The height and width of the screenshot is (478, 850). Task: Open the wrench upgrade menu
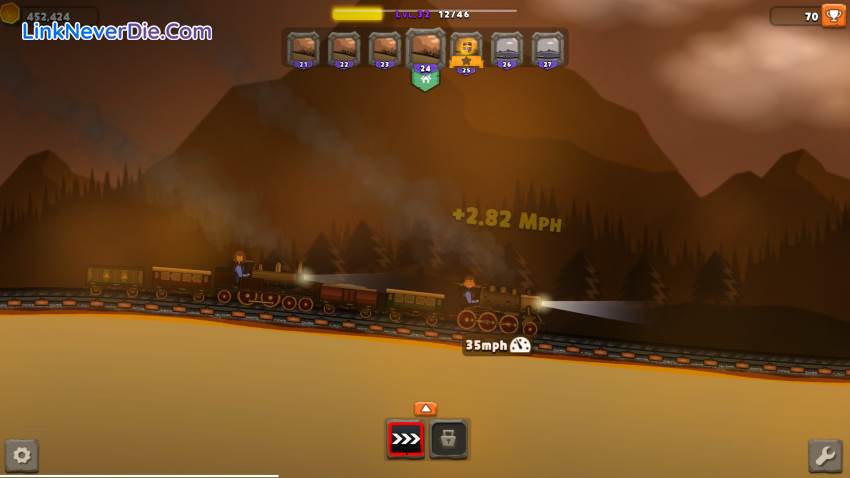(825, 456)
